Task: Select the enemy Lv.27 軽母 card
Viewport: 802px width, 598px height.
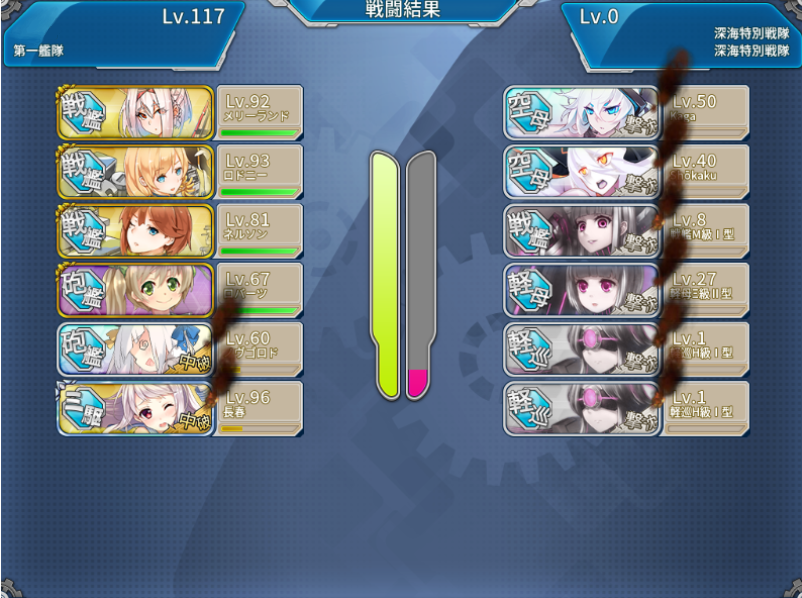Action: point(626,289)
